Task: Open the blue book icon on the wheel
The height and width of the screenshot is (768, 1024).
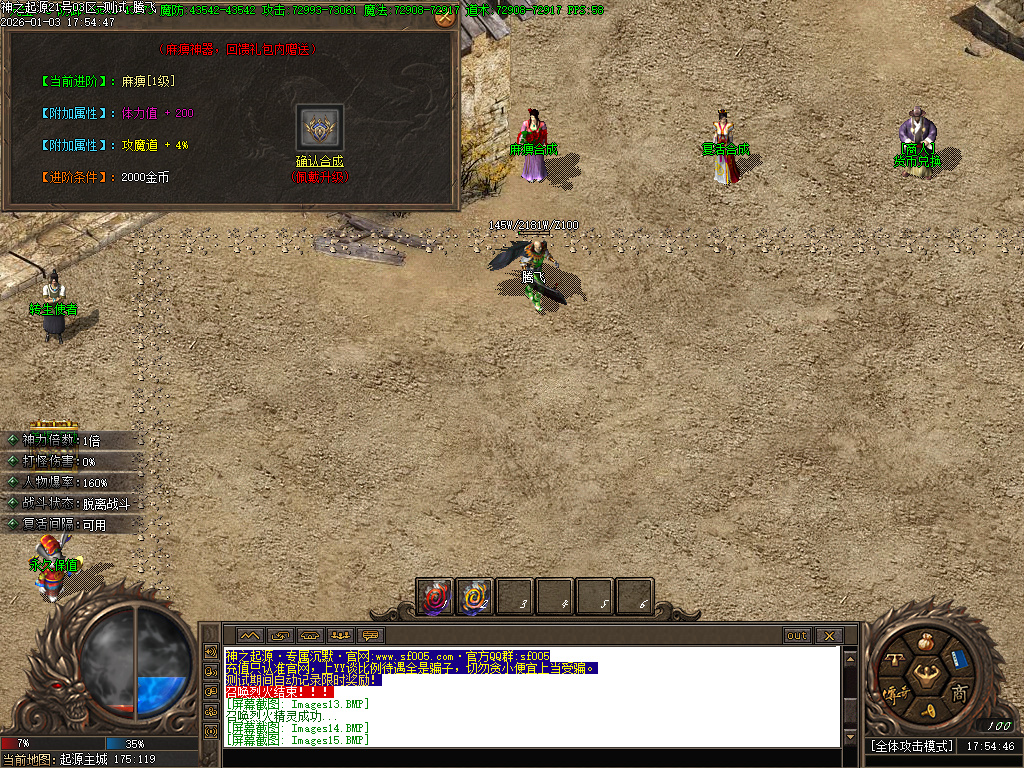Action: (x=960, y=660)
